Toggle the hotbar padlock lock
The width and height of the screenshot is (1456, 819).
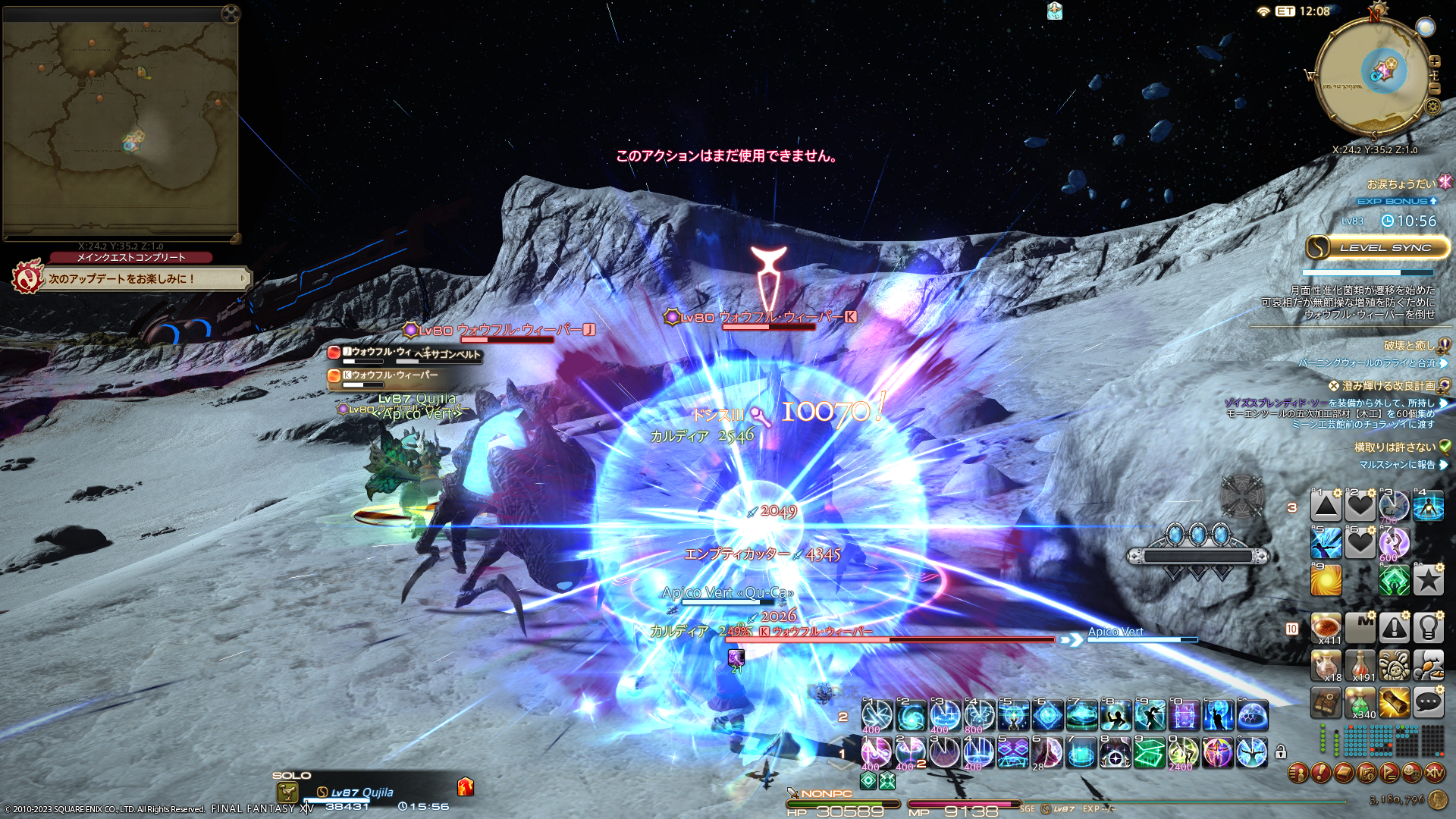1281,752
